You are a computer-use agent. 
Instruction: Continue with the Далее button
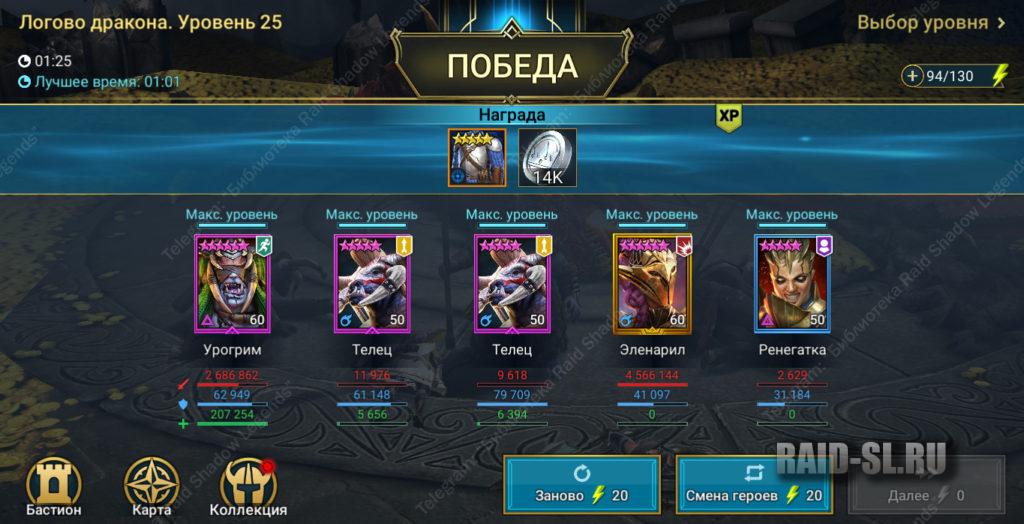[926, 485]
